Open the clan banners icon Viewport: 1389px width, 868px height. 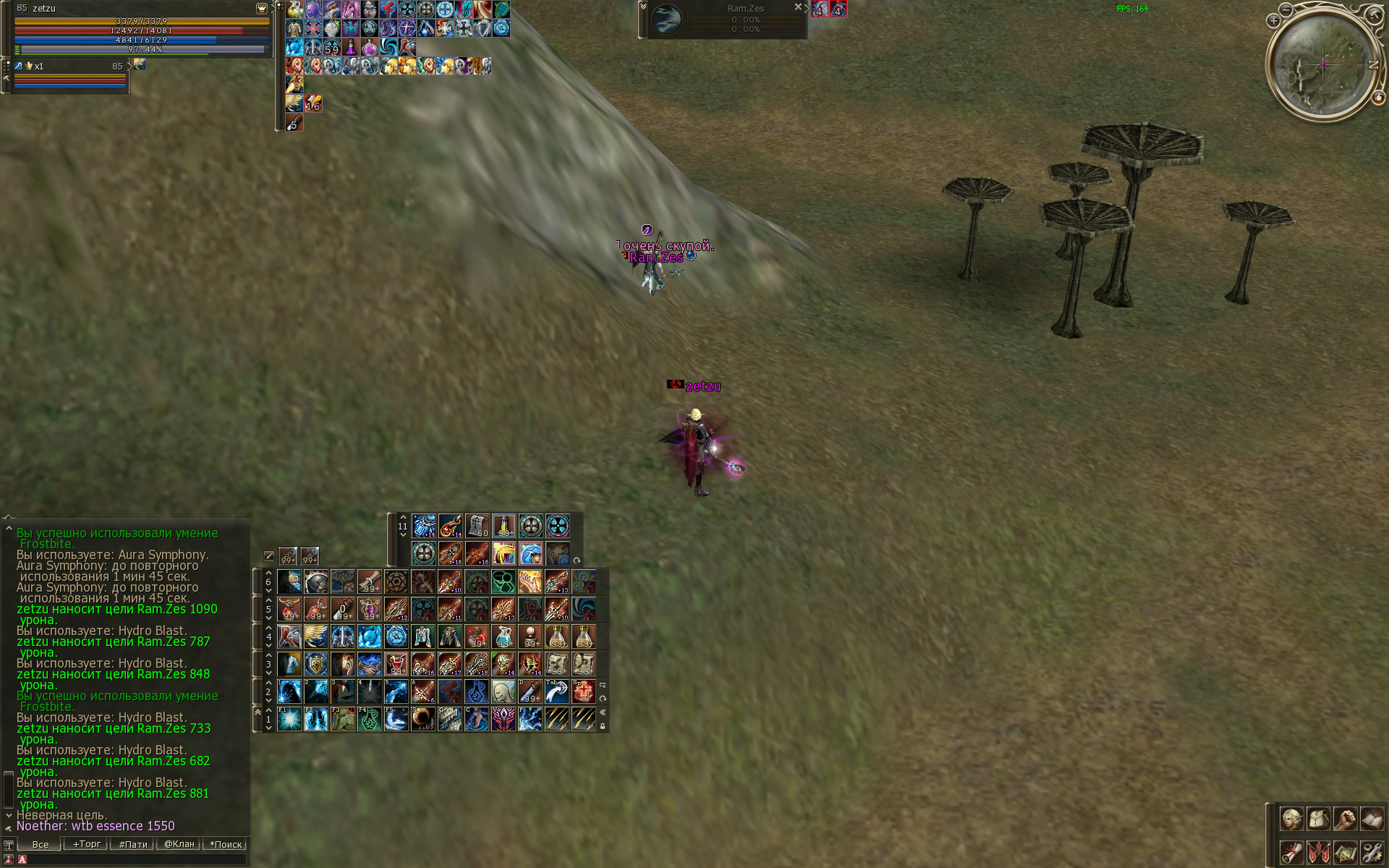[x=1318, y=852]
